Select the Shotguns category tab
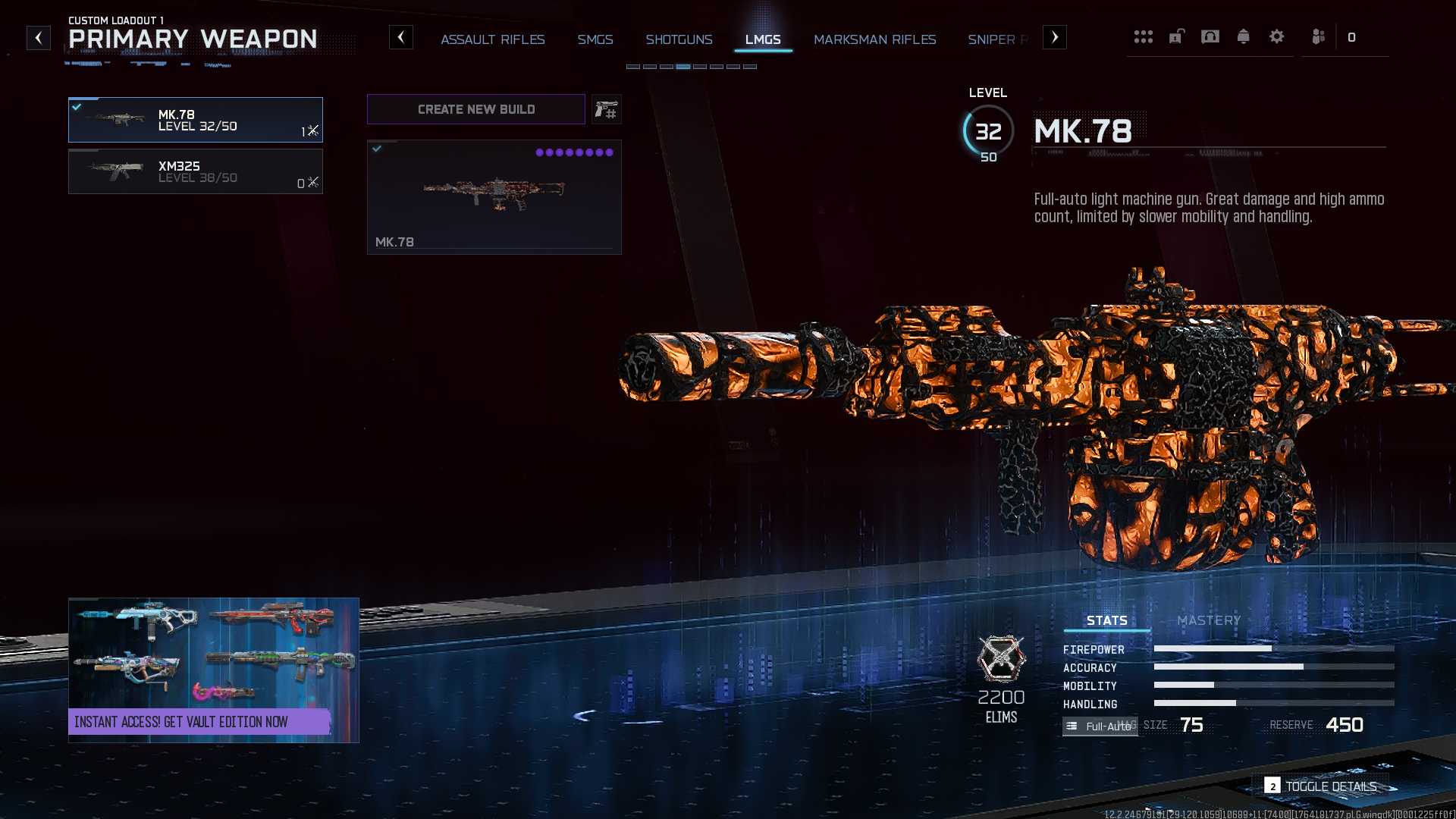 coord(679,39)
